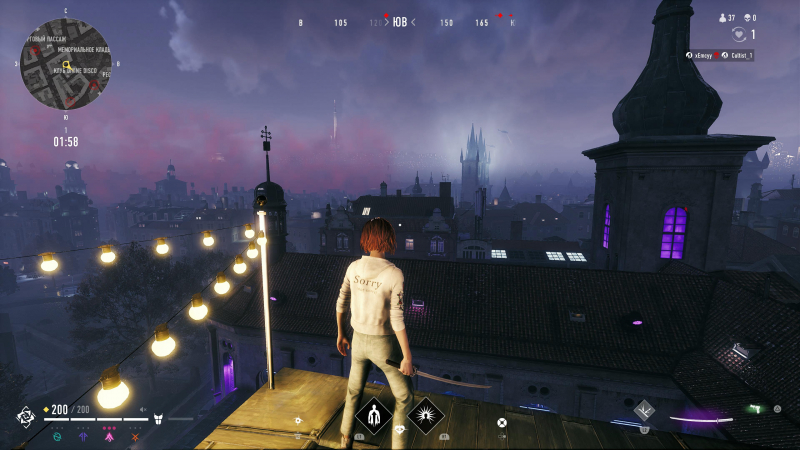This screenshot has height=450, width=800.
Task: Click the clan emblem beside the health bar
Action: click(25, 415)
